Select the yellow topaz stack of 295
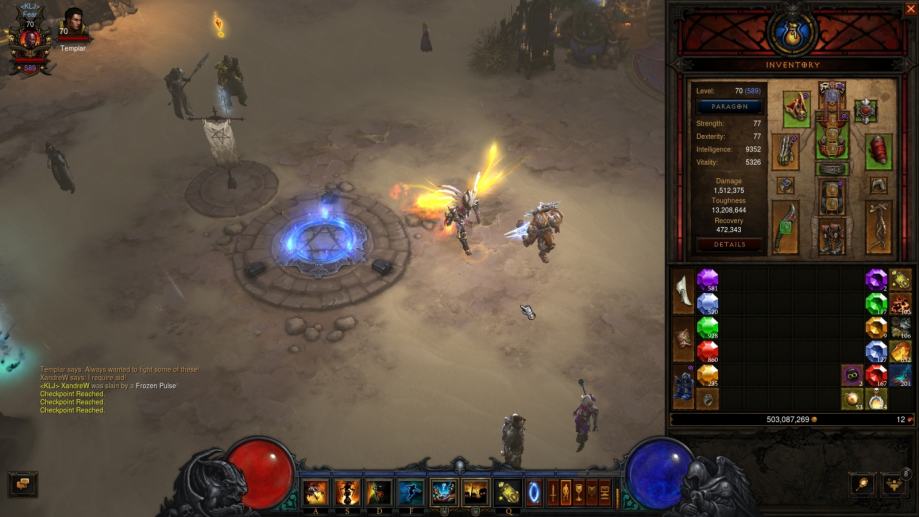Image resolution: width=919 pixels, height=517 pixels. click(708, 374)
